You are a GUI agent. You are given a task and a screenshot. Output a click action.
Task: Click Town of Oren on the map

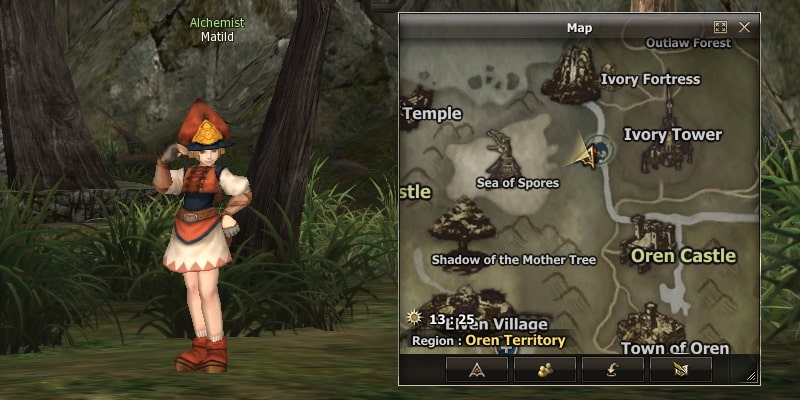coord(674,348)
